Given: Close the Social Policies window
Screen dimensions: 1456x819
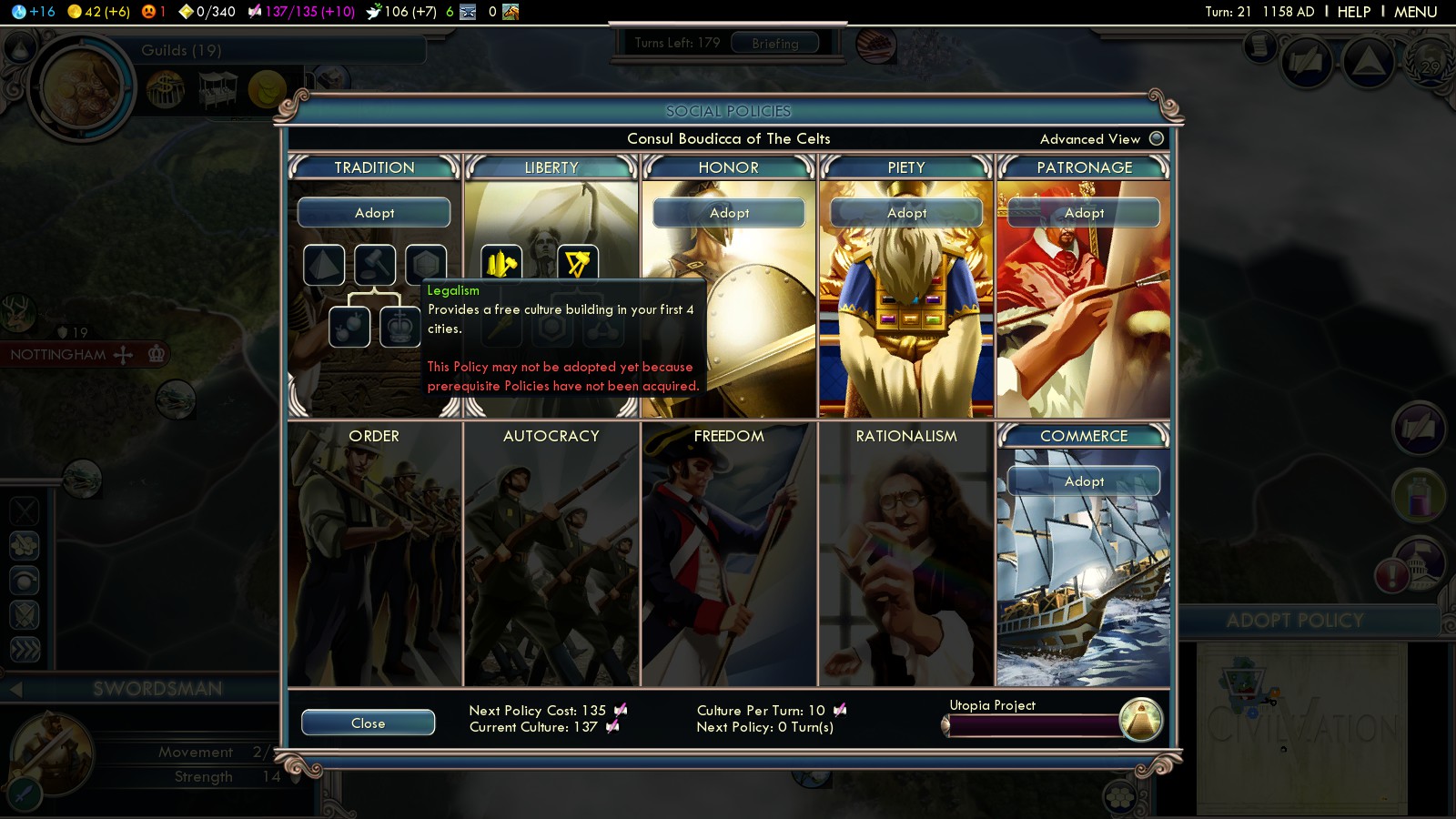Looking at the screenshot, I should (368, 723).
